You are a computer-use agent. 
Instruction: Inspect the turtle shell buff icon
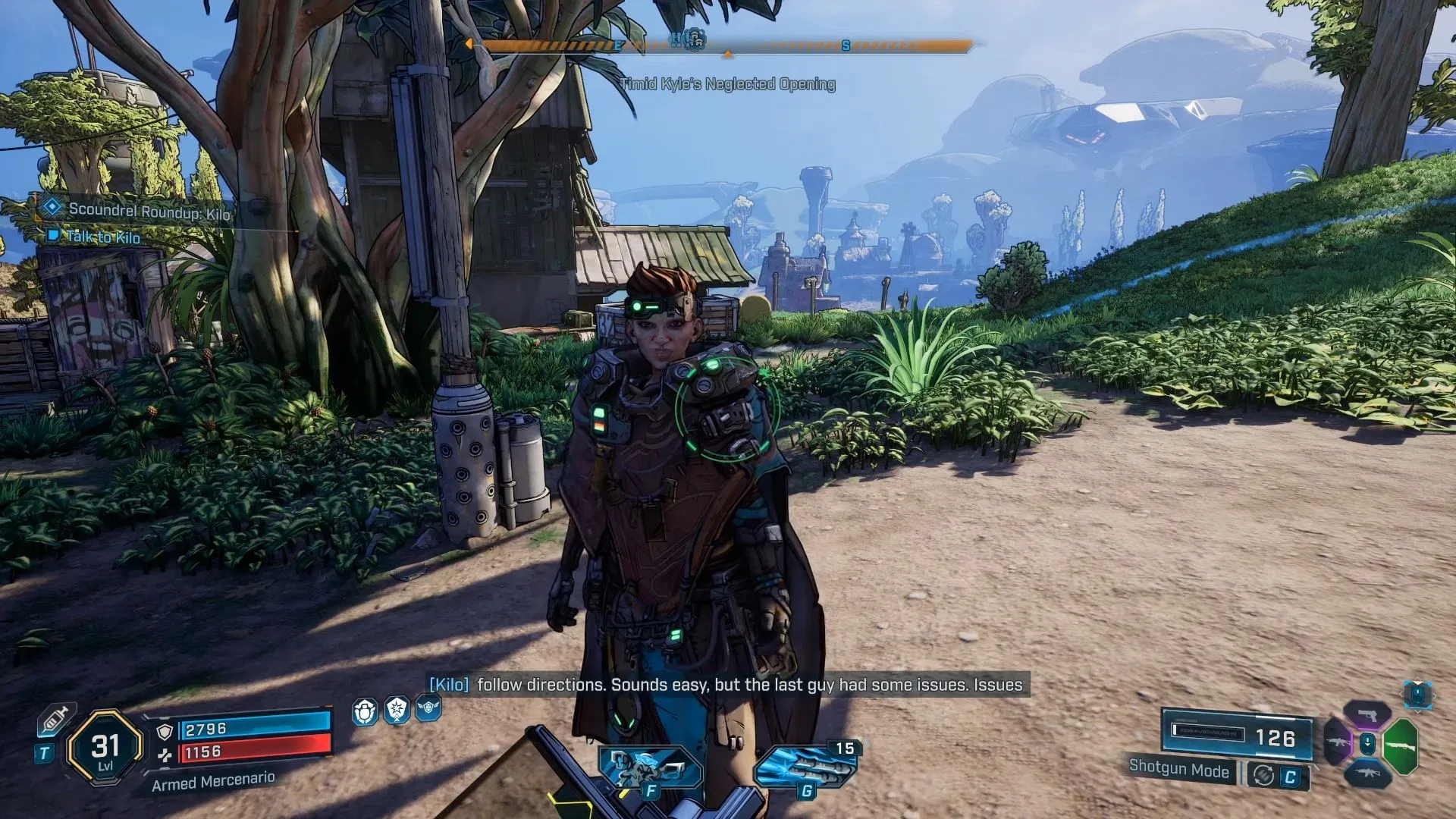365,711
